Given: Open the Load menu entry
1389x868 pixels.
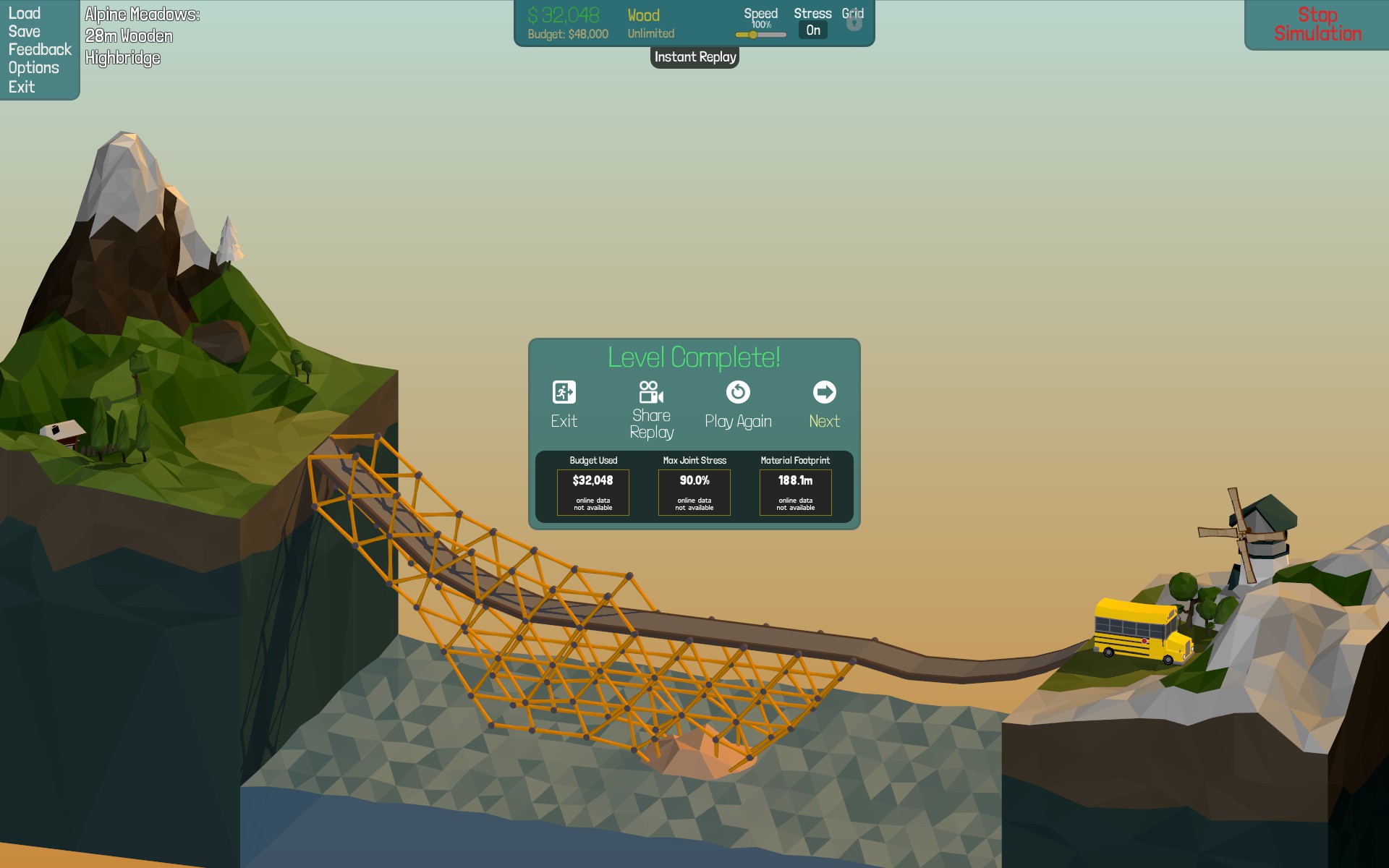Looking at the screenshot, I should (x=24, y=13).
